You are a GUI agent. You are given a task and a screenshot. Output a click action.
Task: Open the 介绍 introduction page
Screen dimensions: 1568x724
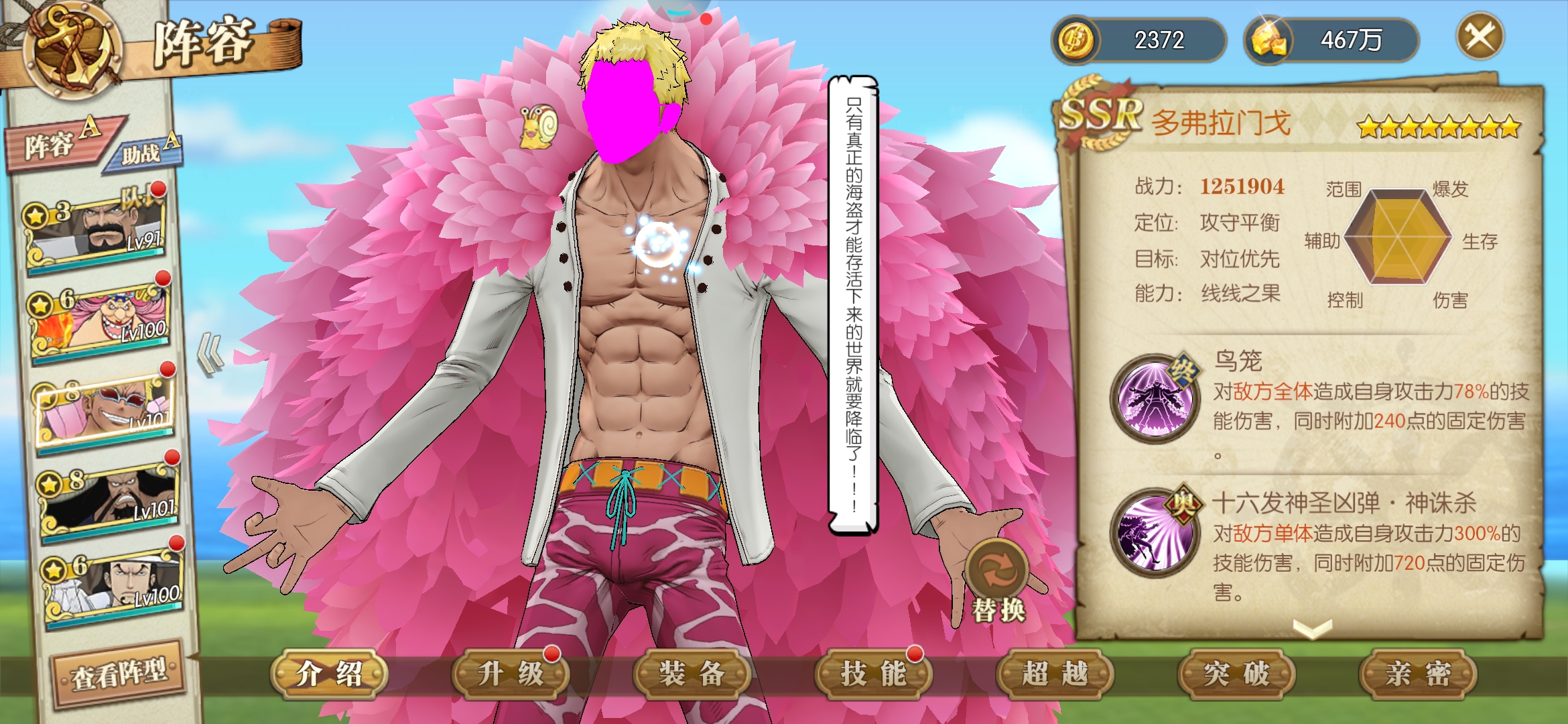click(329, 674)
